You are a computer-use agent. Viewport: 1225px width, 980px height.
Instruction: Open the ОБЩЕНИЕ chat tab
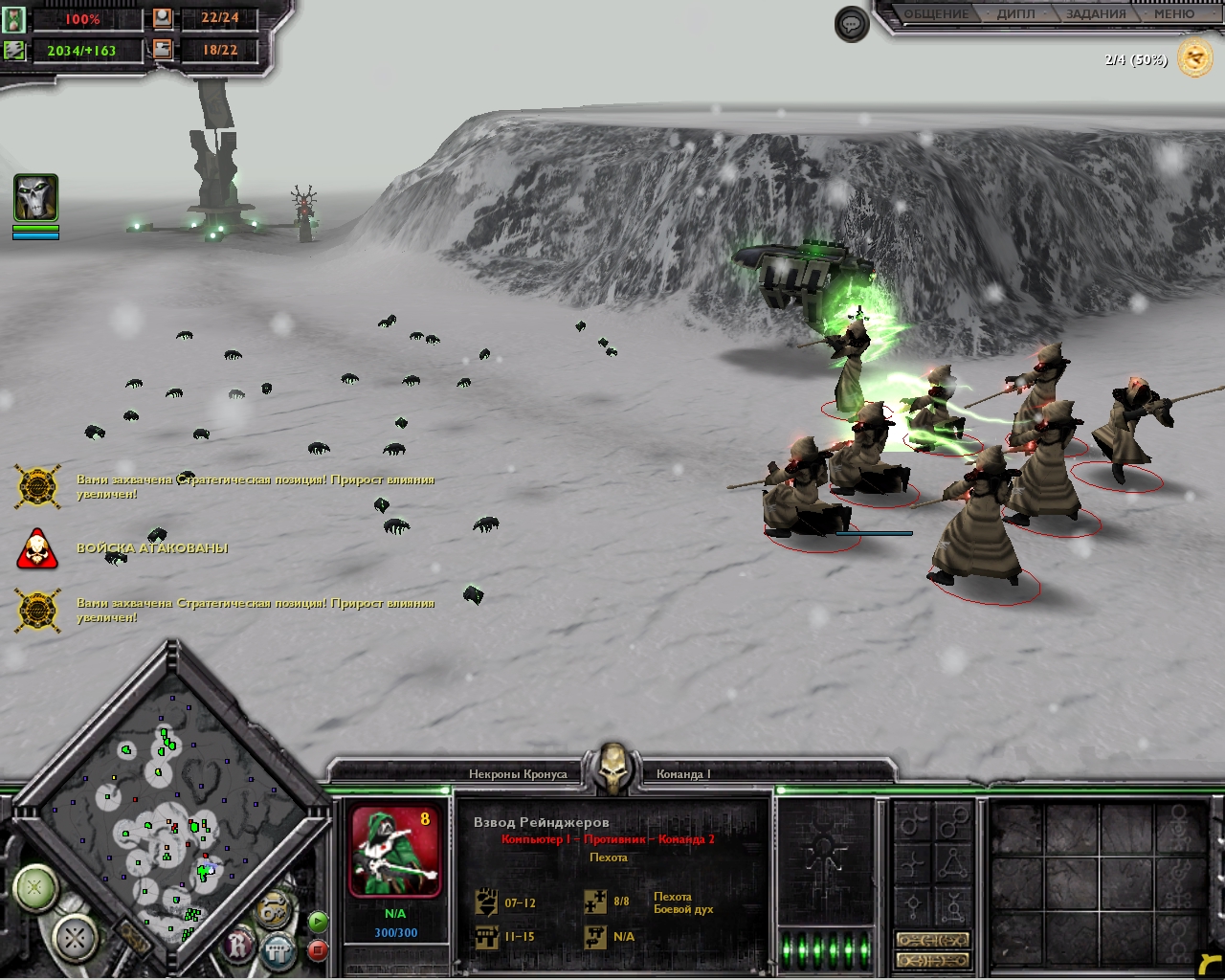coord(936,14)
